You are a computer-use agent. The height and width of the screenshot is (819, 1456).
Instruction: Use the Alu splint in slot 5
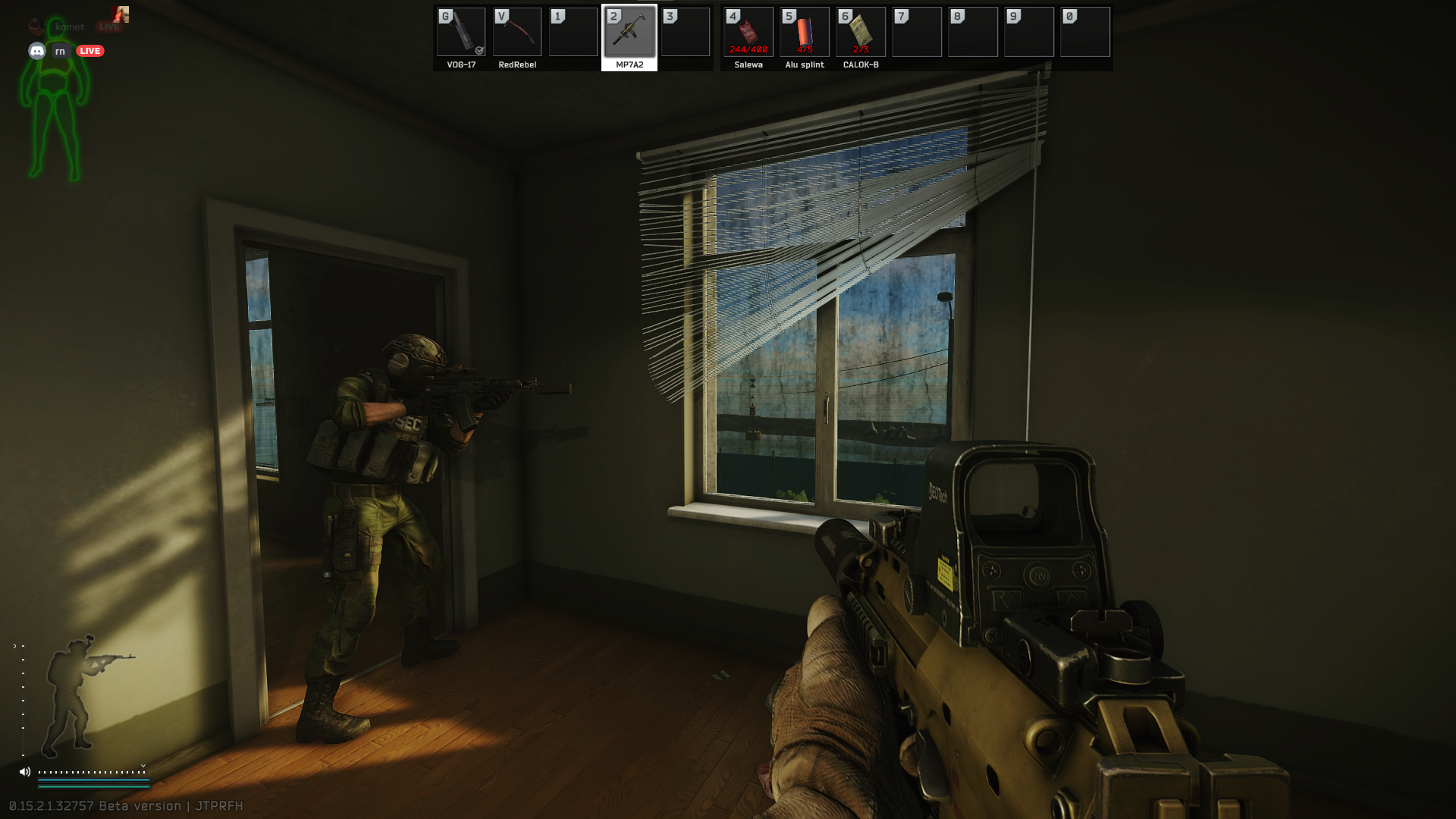pos(803,32)
